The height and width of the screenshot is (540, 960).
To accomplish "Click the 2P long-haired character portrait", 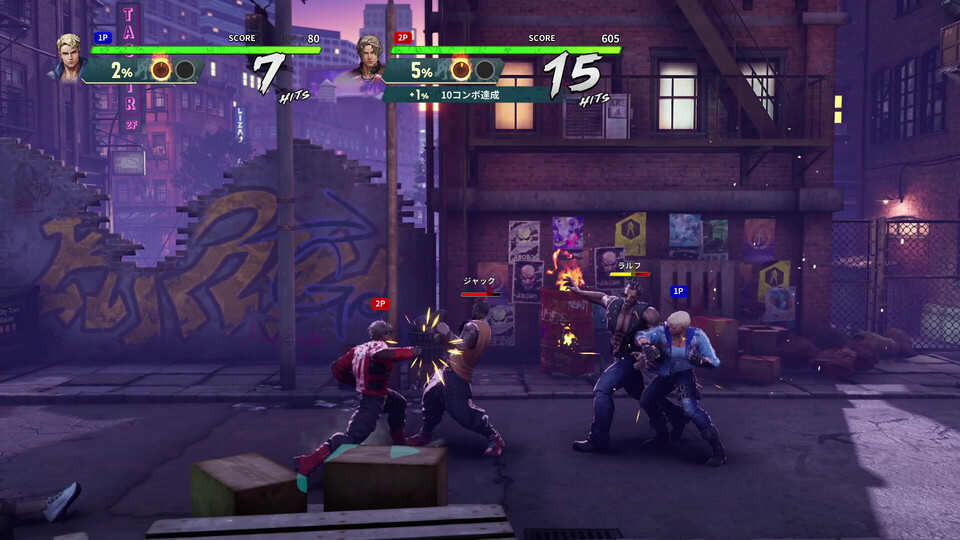I will [370, 59].
